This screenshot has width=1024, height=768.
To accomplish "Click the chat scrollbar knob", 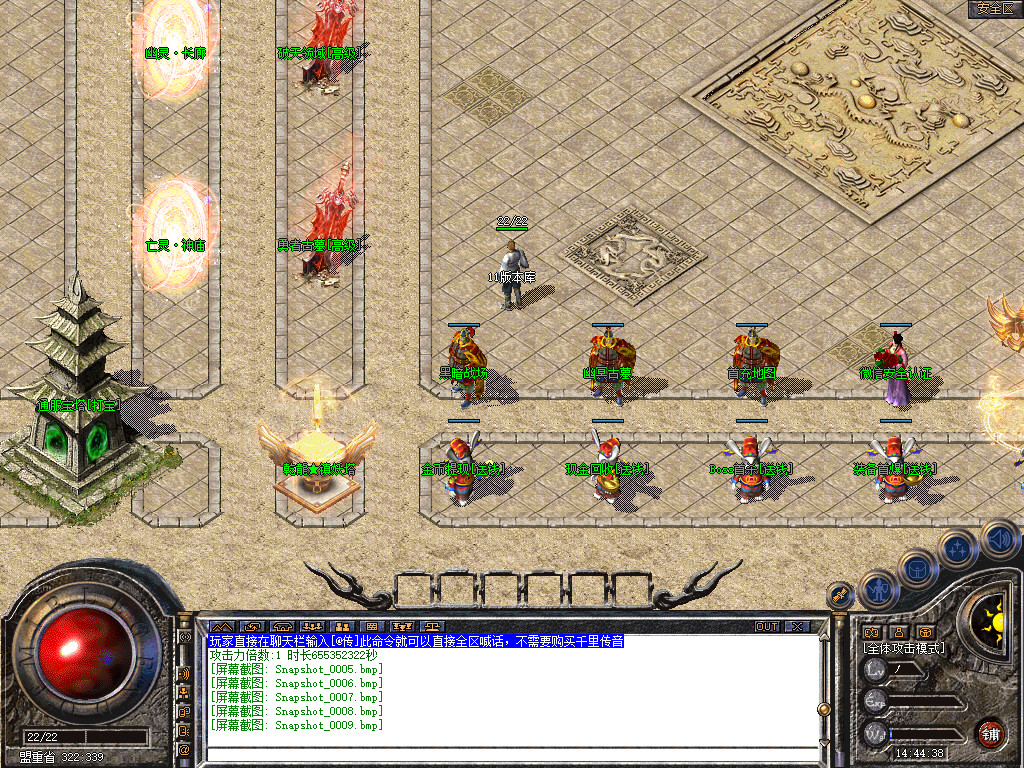I will pyautogui.click(x=824, y=709).
